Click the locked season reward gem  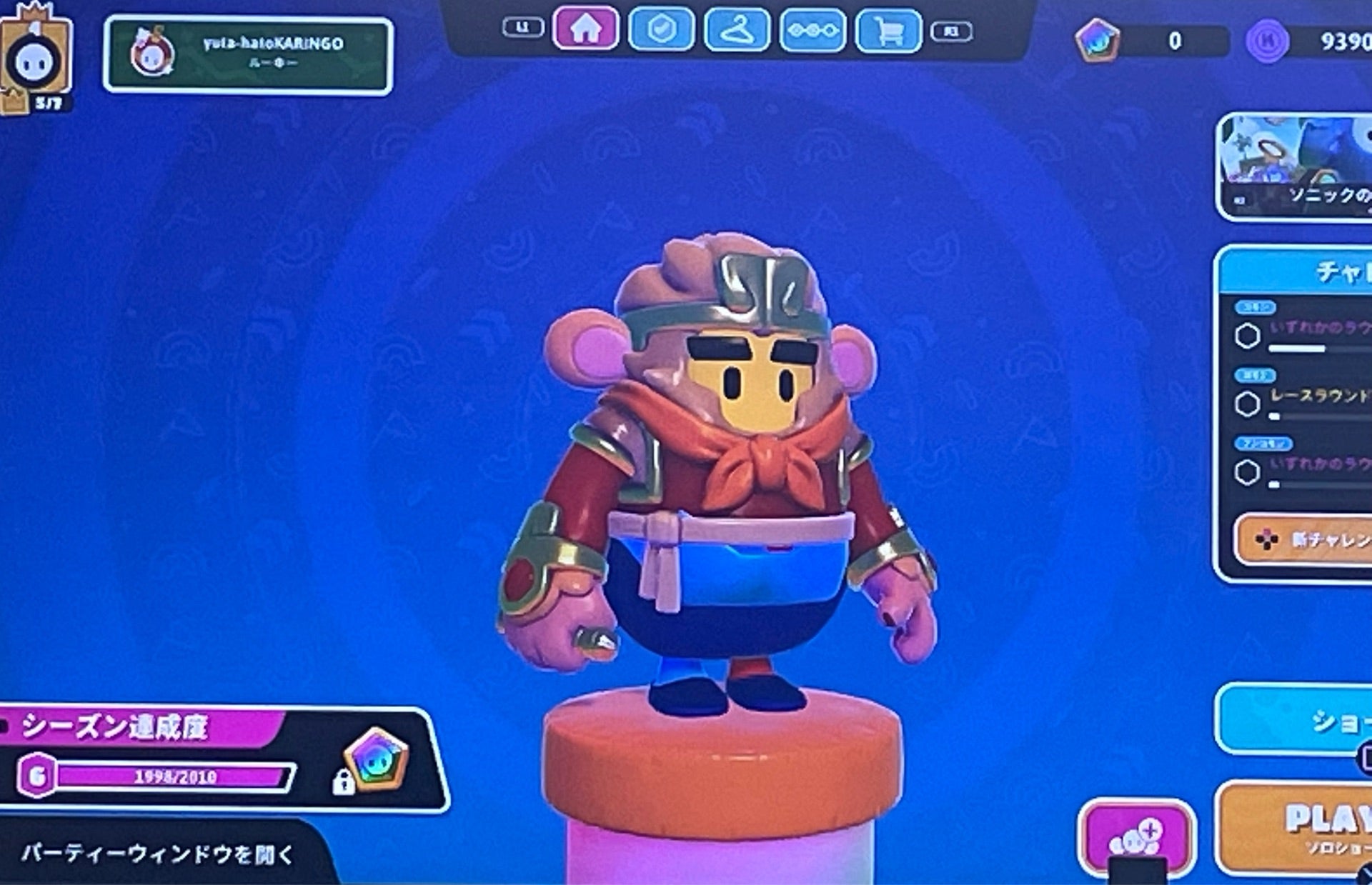coord(375,761)
